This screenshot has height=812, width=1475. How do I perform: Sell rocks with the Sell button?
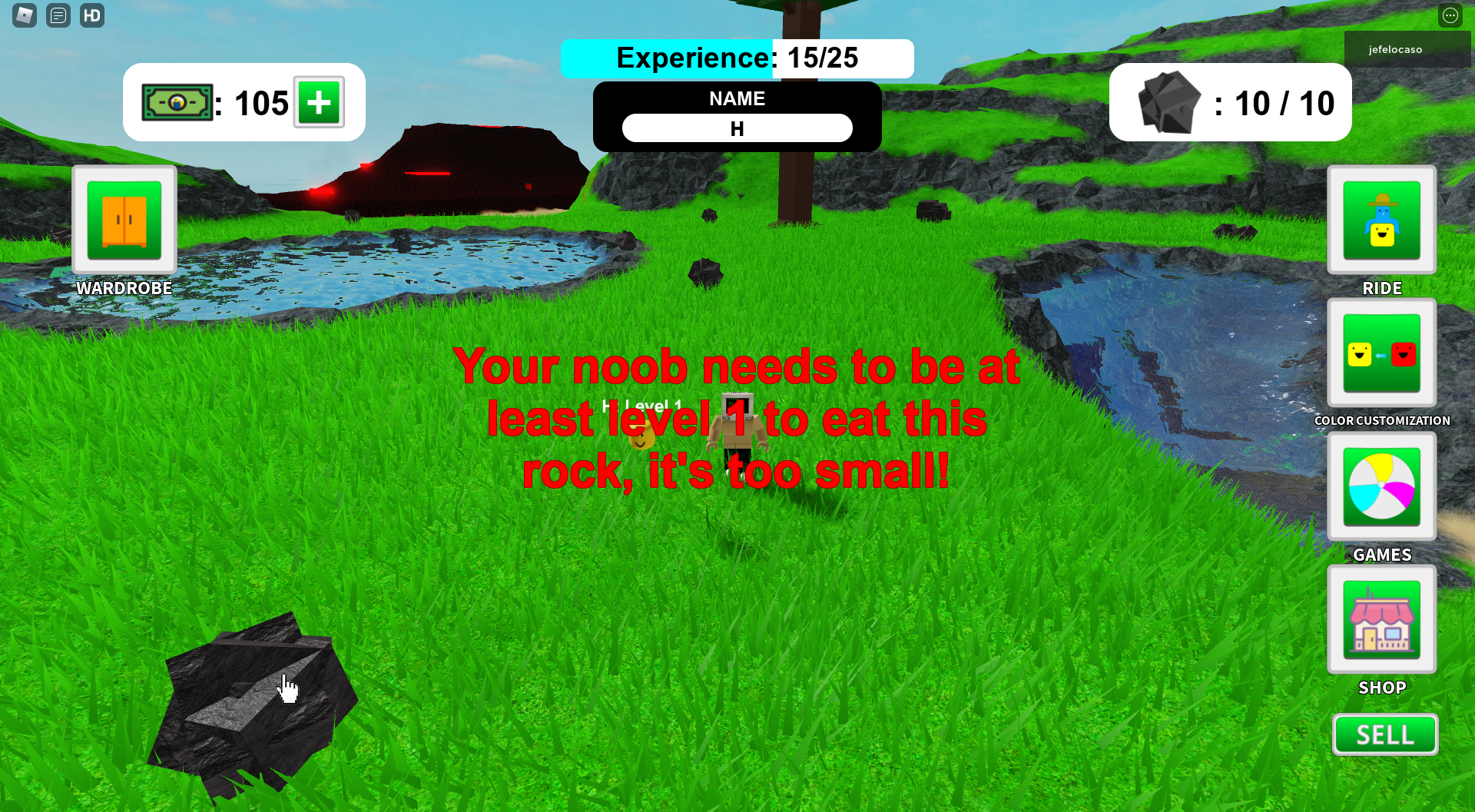click(x=1384, y=735)
